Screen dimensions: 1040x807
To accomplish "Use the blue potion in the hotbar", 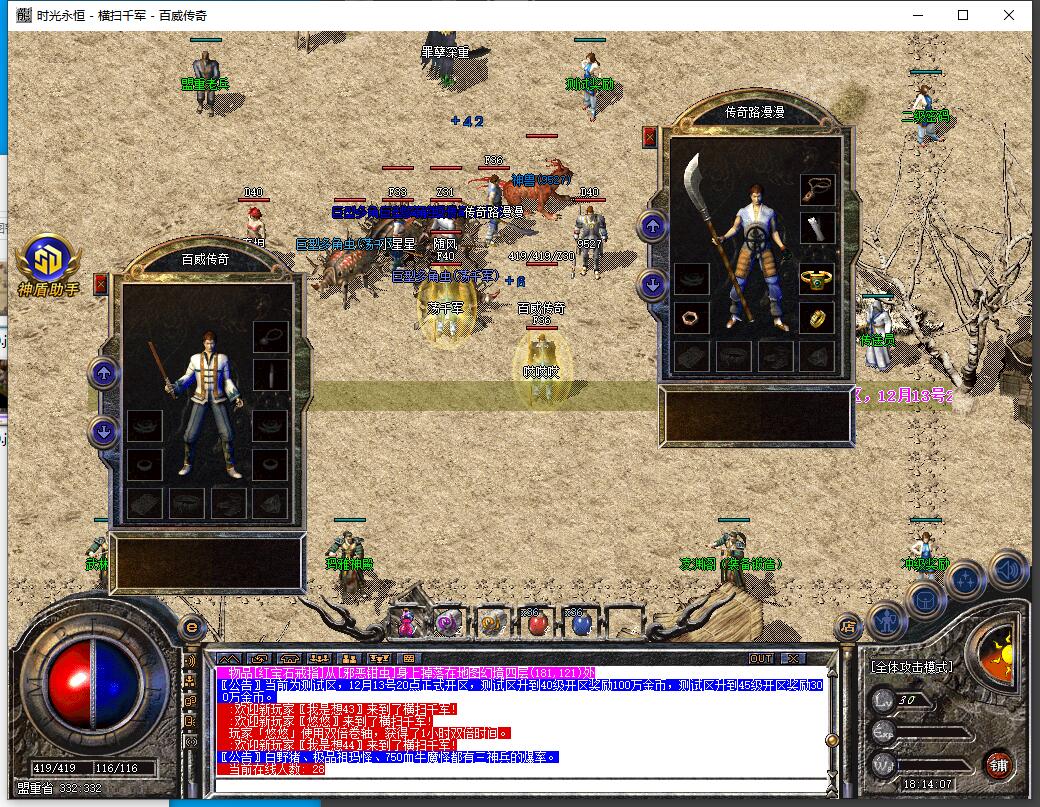I will point(581,624).
